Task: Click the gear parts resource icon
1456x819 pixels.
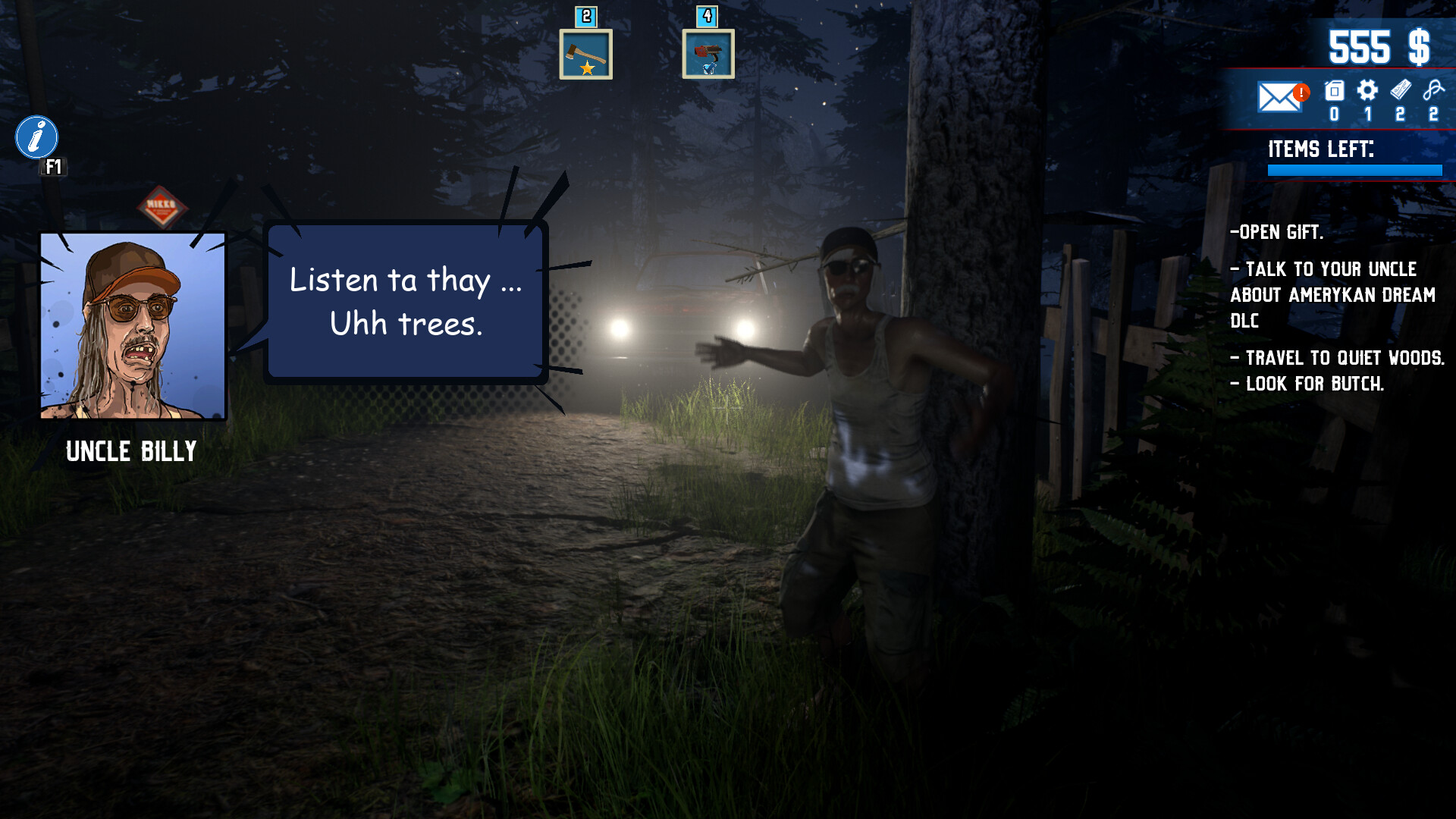Action: (x=1367, y=91)
